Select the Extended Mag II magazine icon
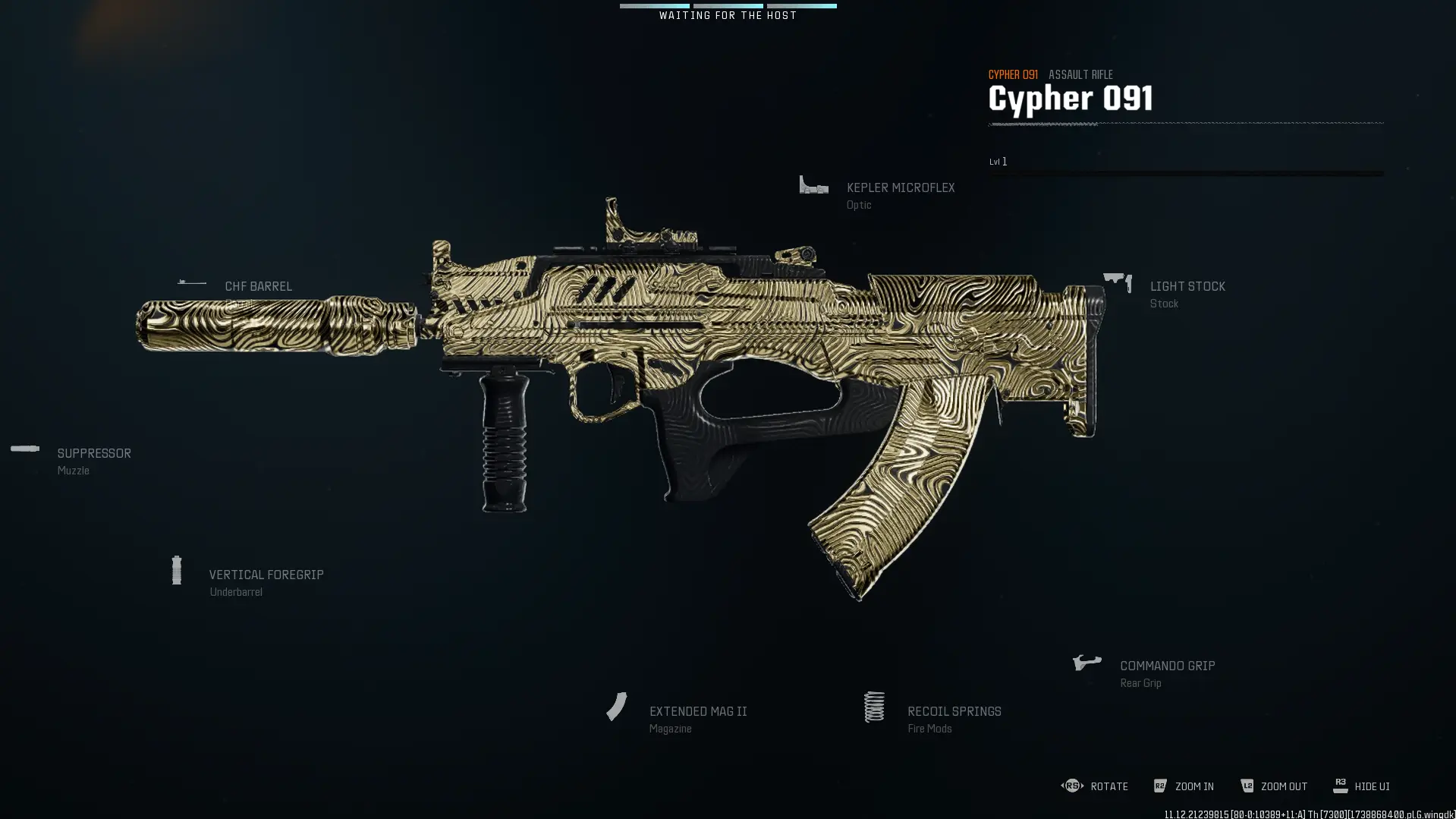The image size is (1456, 819). point(616,706)
